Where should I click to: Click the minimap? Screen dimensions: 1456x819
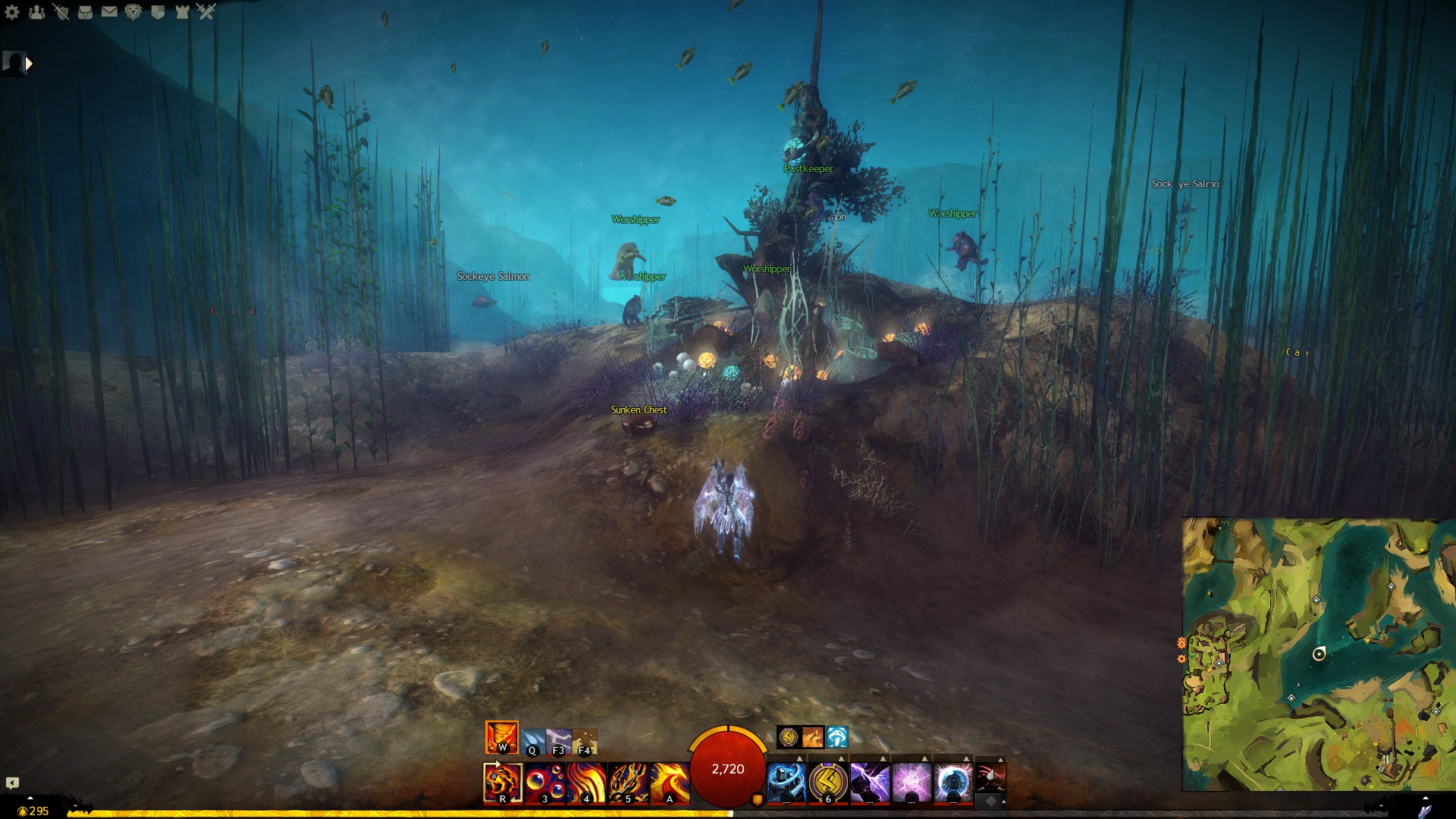point(1318,654)
